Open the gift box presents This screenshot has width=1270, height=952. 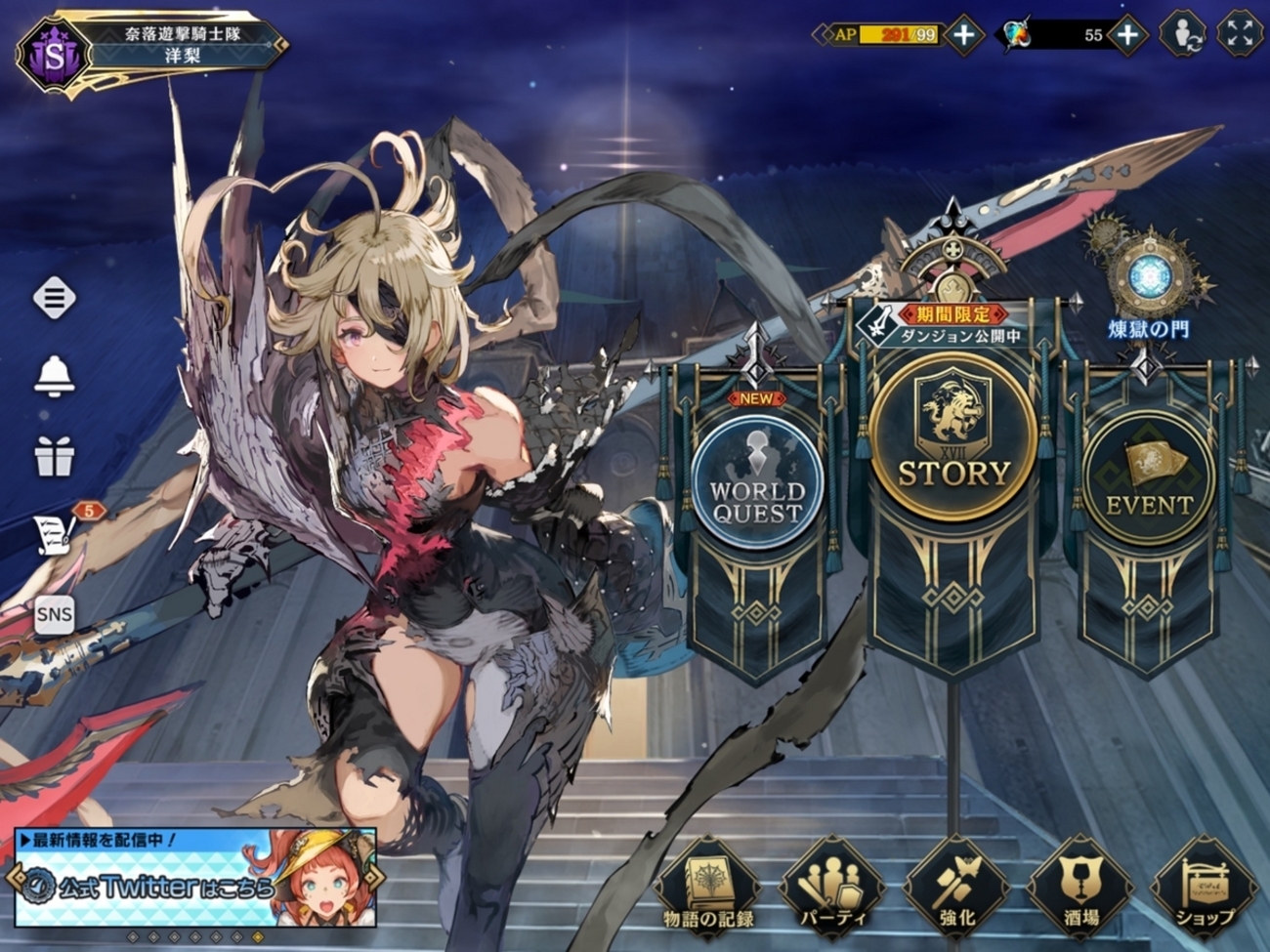coord(55,455)
